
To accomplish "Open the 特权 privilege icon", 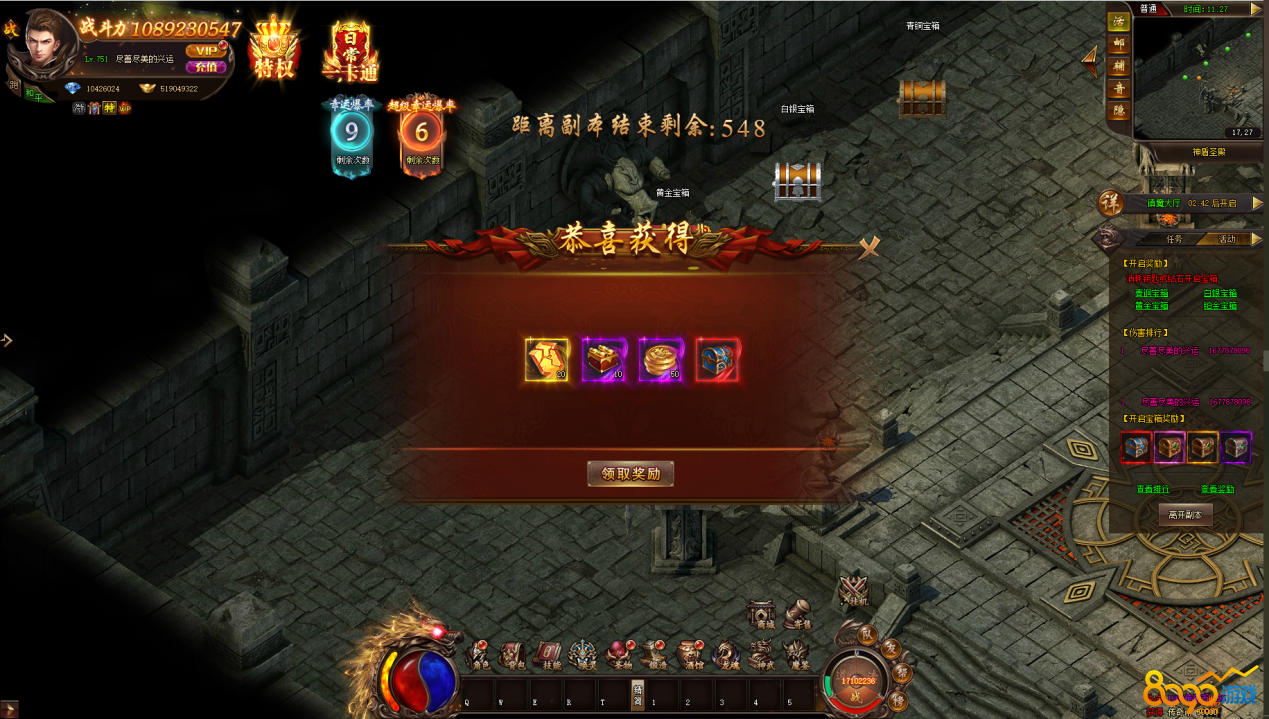I will (x=274, y=50).
